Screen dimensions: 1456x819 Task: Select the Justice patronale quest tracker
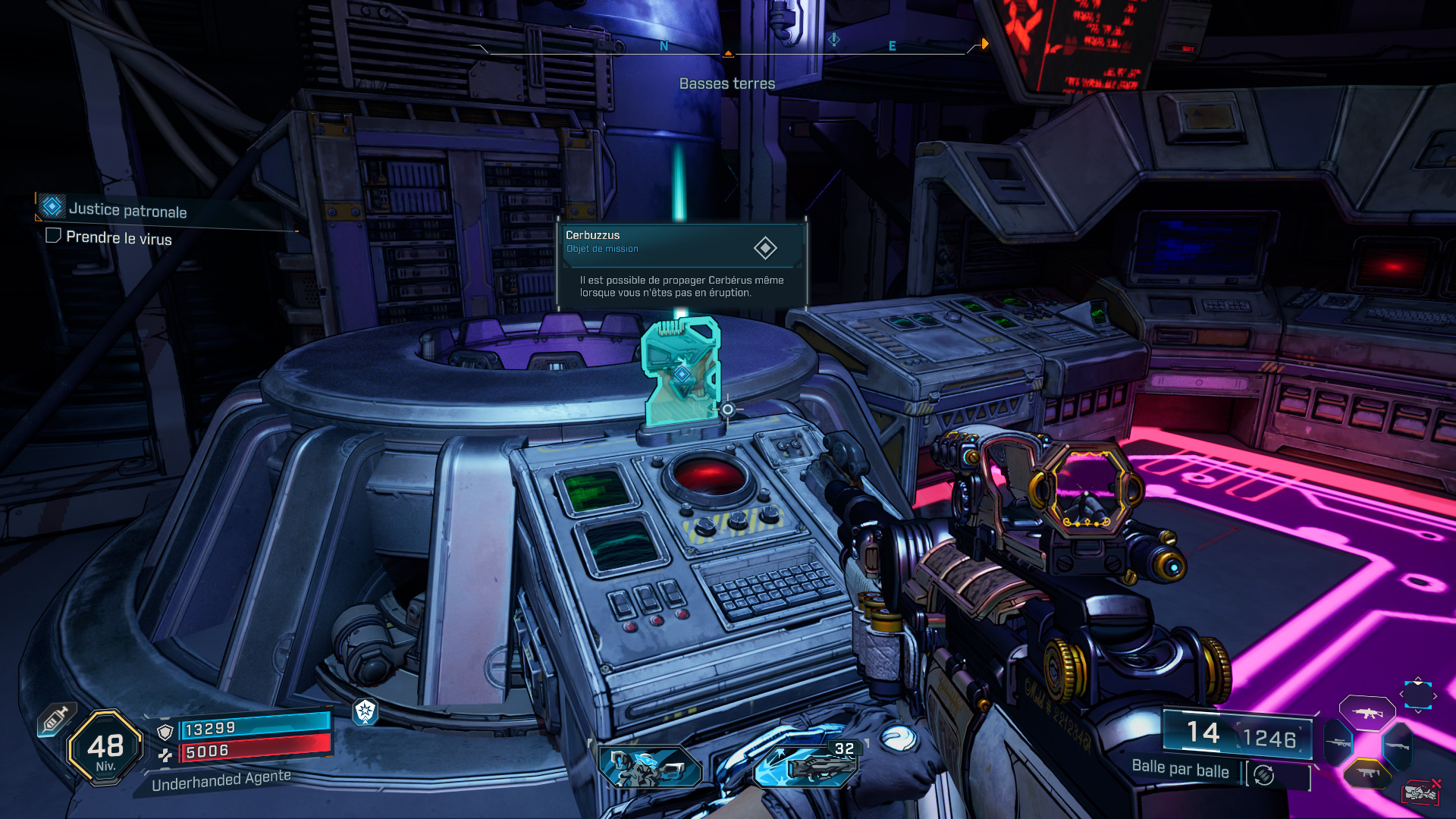click(127, 209)
